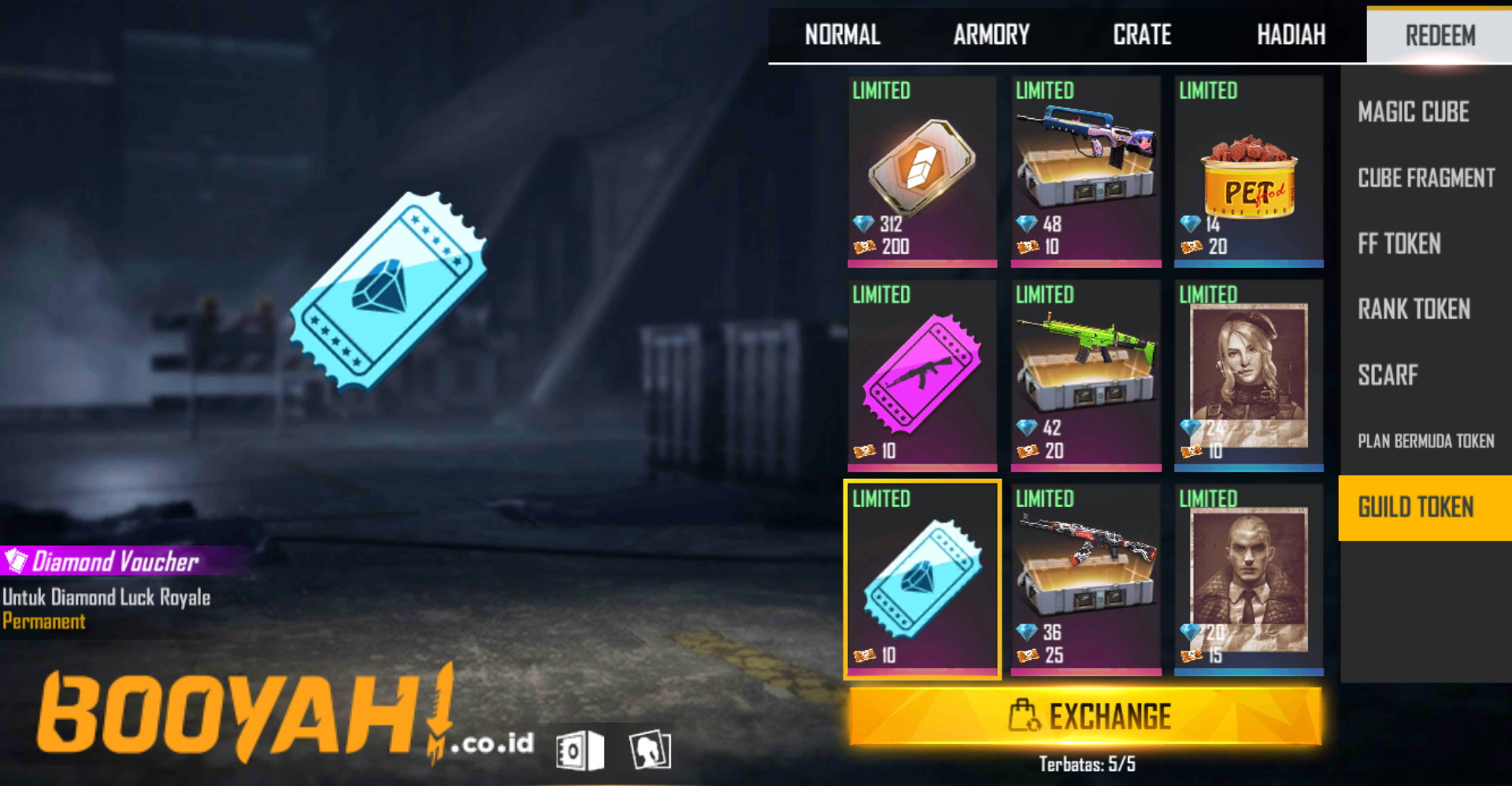Pick the red and white AK crate
Image resolution: width=1512 pixels, height=786 pixels.
(1085, 580)
